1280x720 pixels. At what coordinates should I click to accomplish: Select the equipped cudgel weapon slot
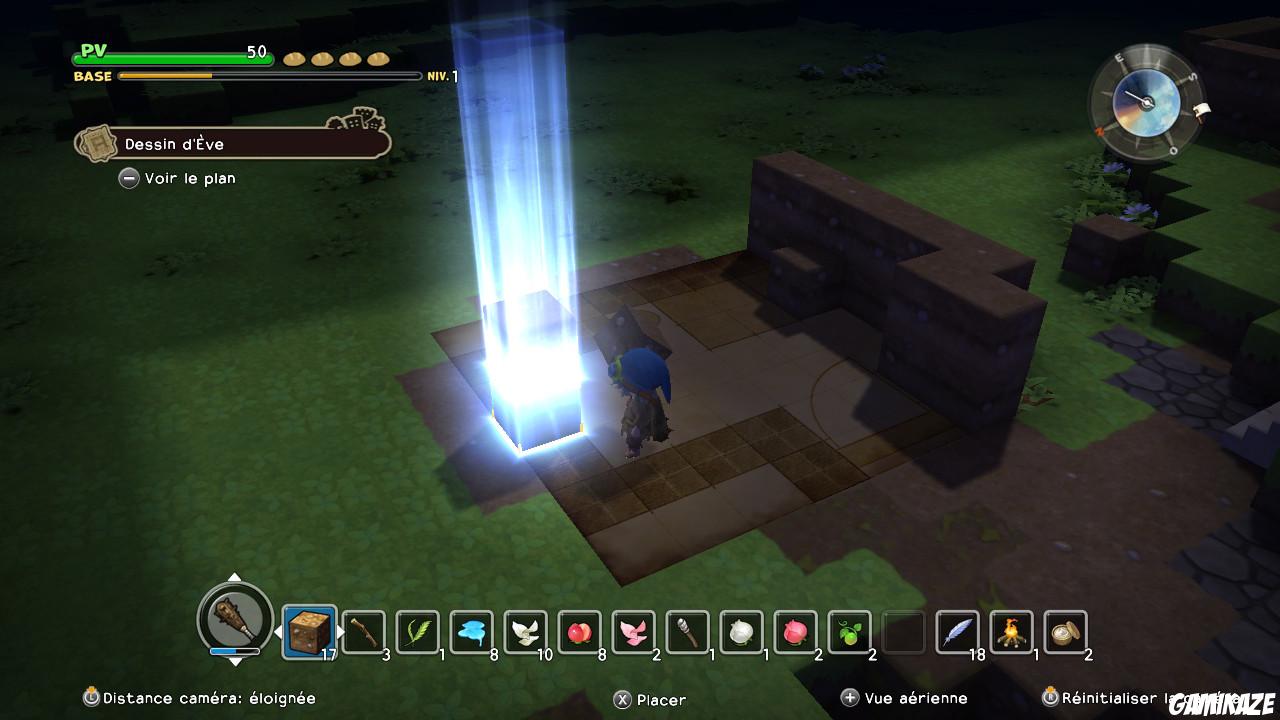point(235,620)
